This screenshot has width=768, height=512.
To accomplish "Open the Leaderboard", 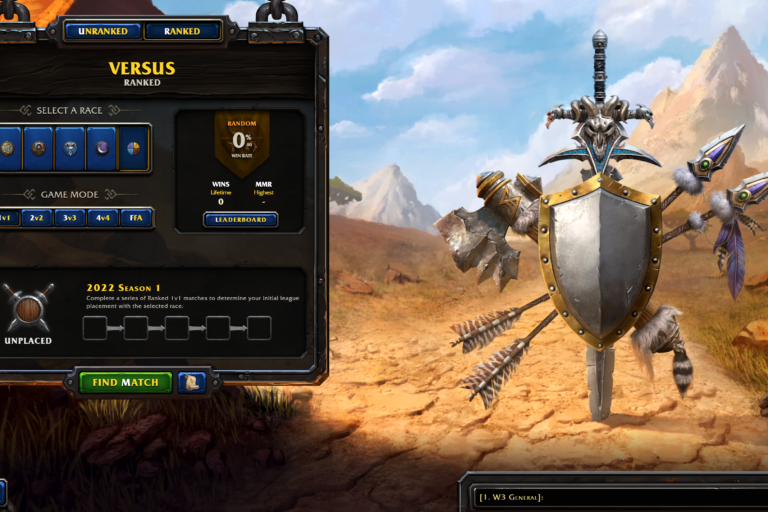I will coord(240,219).
